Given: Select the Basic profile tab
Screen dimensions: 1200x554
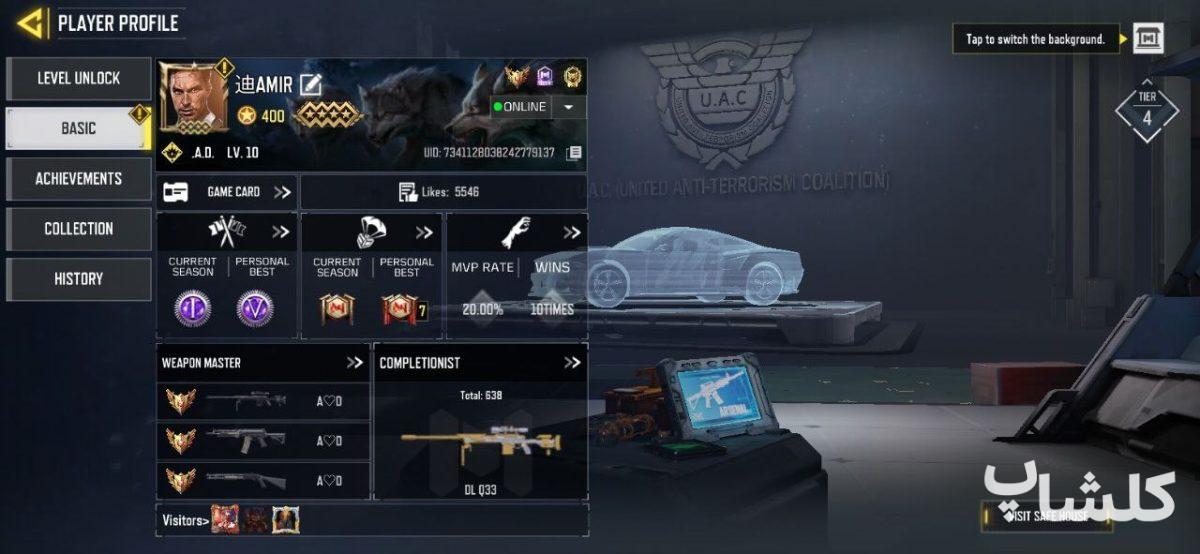Looking at the screenshot, I should pos(79,129).
